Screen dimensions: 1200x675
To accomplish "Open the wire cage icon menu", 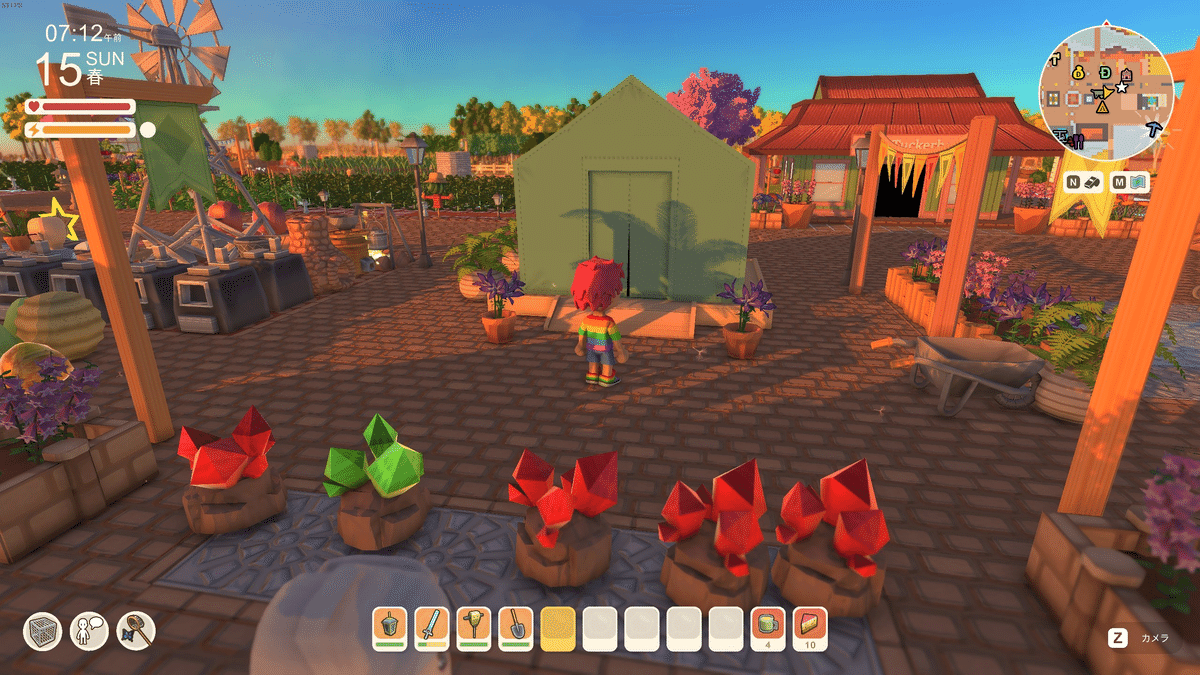I will [42, 630].
